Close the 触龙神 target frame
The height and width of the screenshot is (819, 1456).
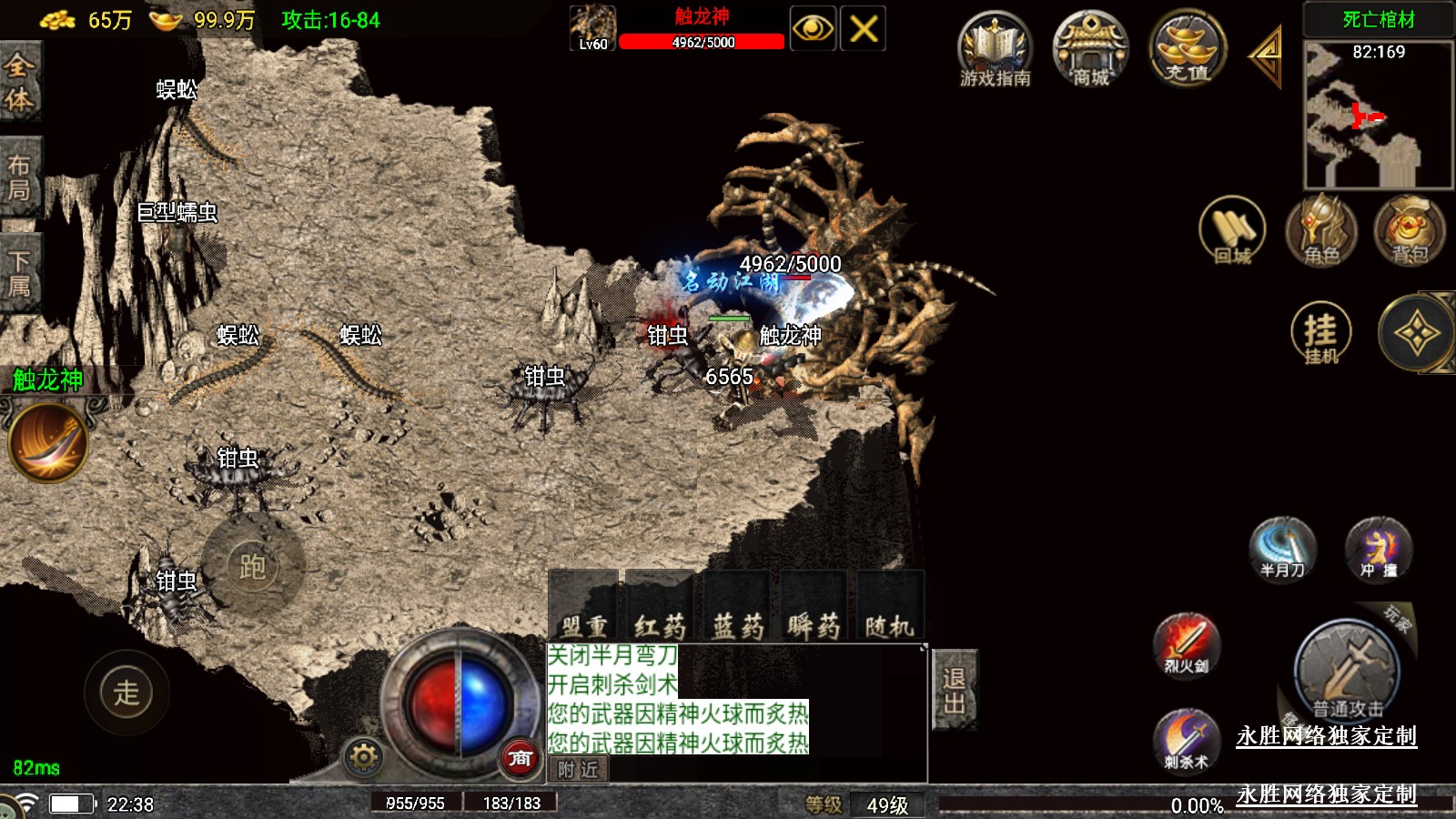pos(863,29)
